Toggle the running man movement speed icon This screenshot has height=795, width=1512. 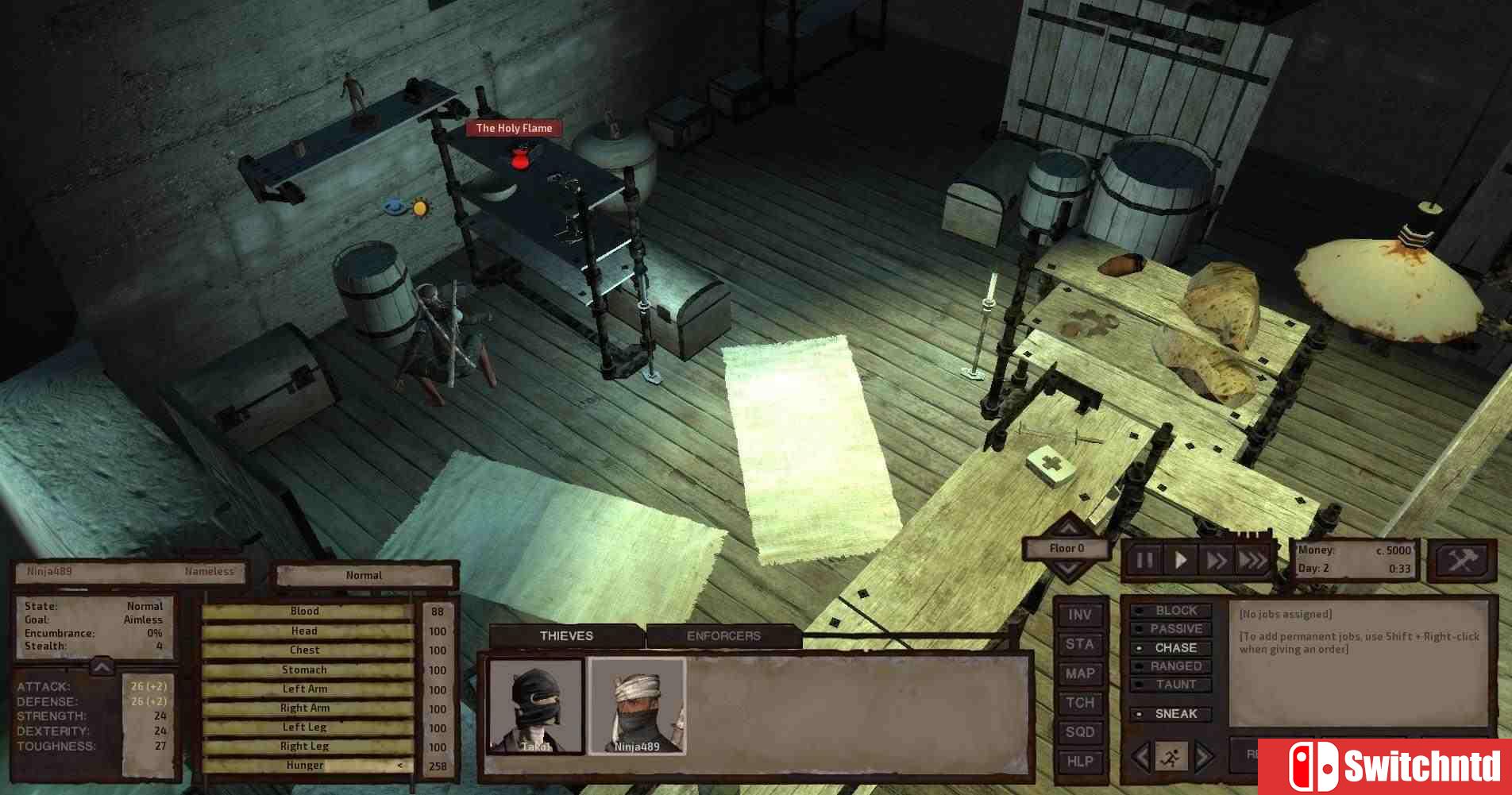[x=1171, y=758]
